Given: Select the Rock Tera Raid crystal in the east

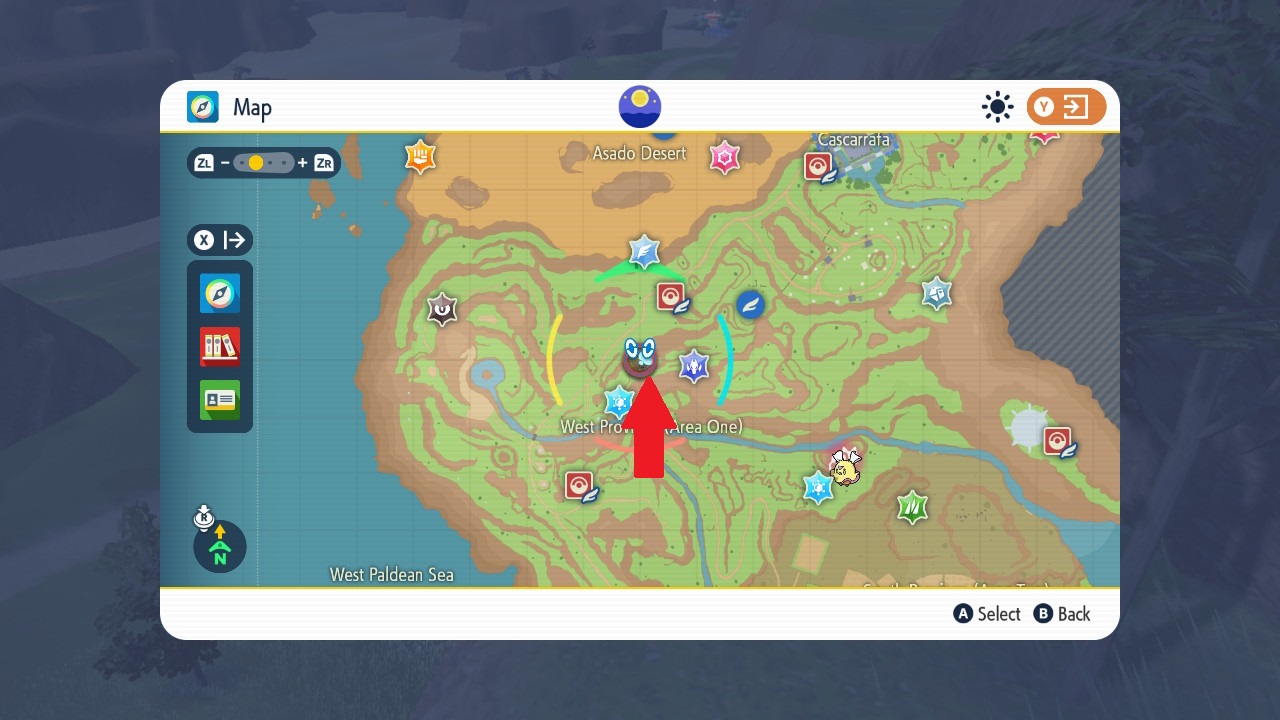Looking at the screenshot, I should [936, 293].
